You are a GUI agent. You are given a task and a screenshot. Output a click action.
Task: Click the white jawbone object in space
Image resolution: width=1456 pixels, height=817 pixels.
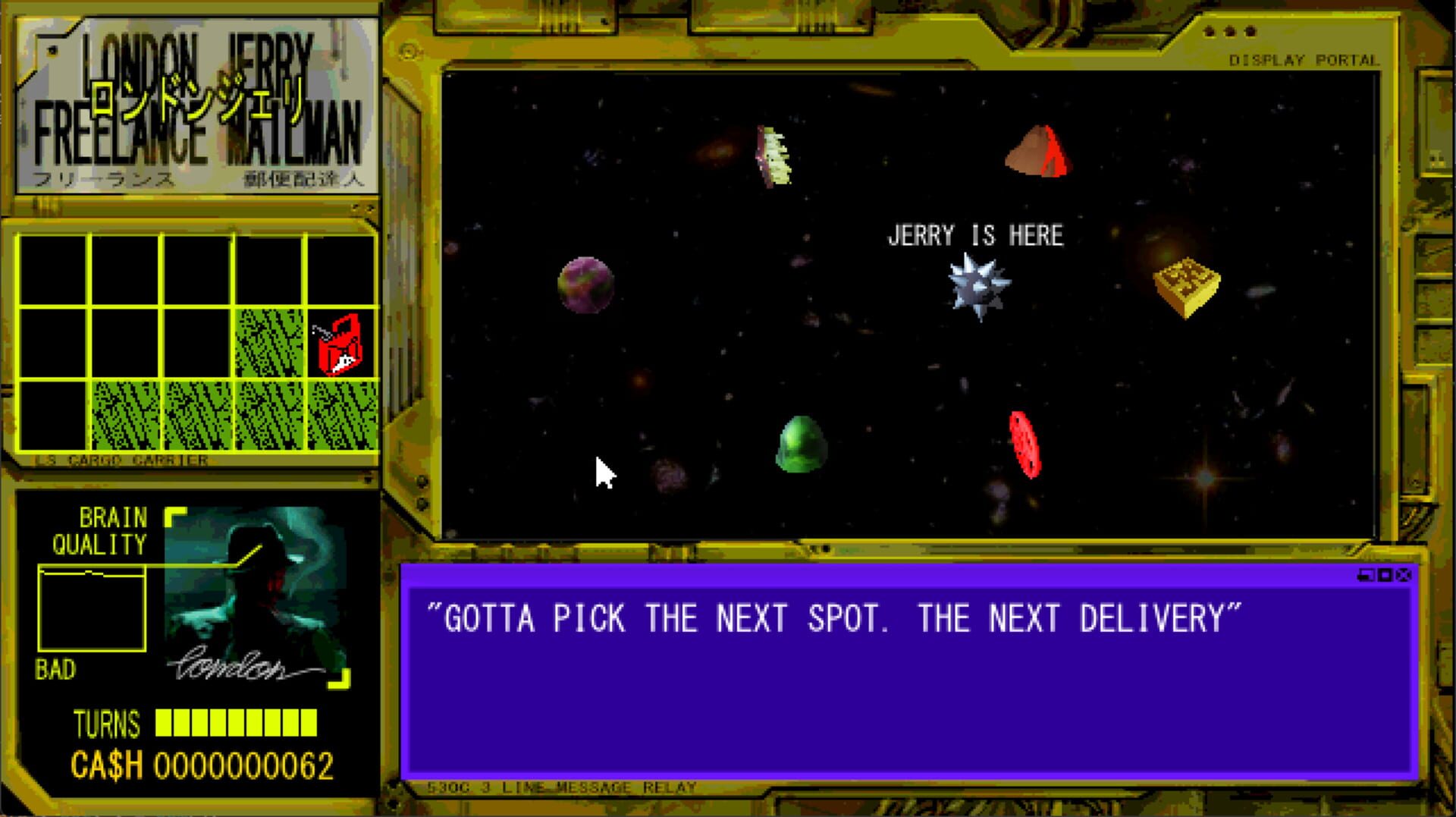773,156
